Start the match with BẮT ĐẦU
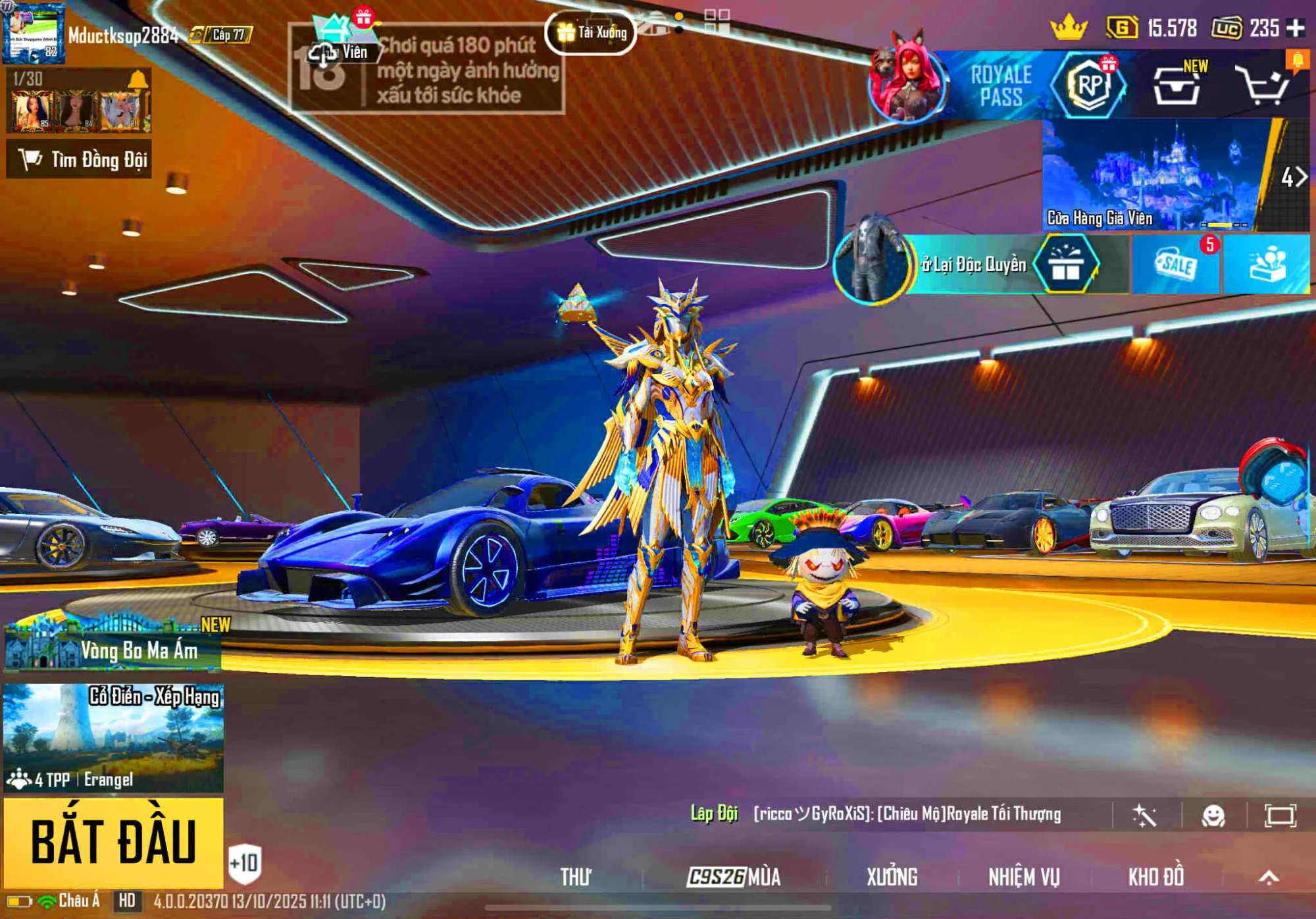 [113, 842]
